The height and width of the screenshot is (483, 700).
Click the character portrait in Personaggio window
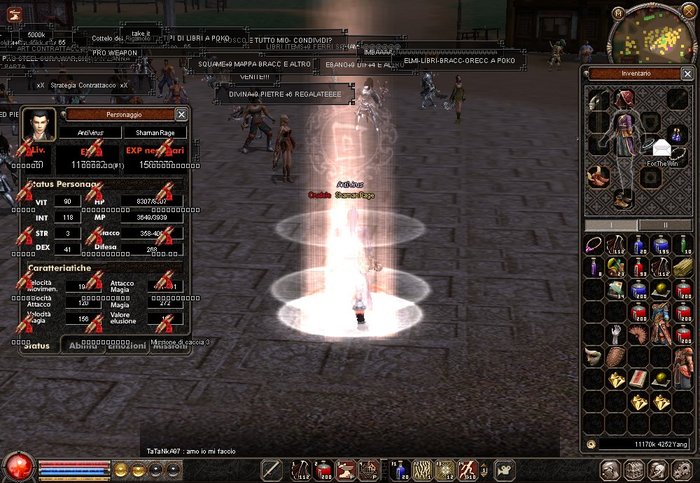pyautogui.click(x=37, y=125)
